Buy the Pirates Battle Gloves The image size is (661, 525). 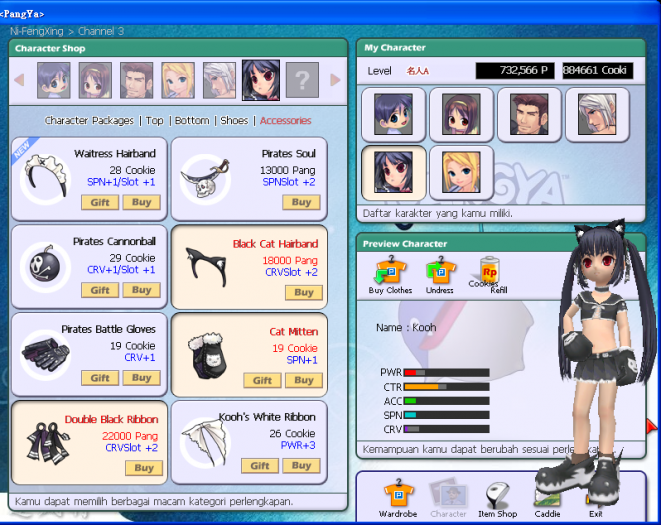click(x=141, y=378)
